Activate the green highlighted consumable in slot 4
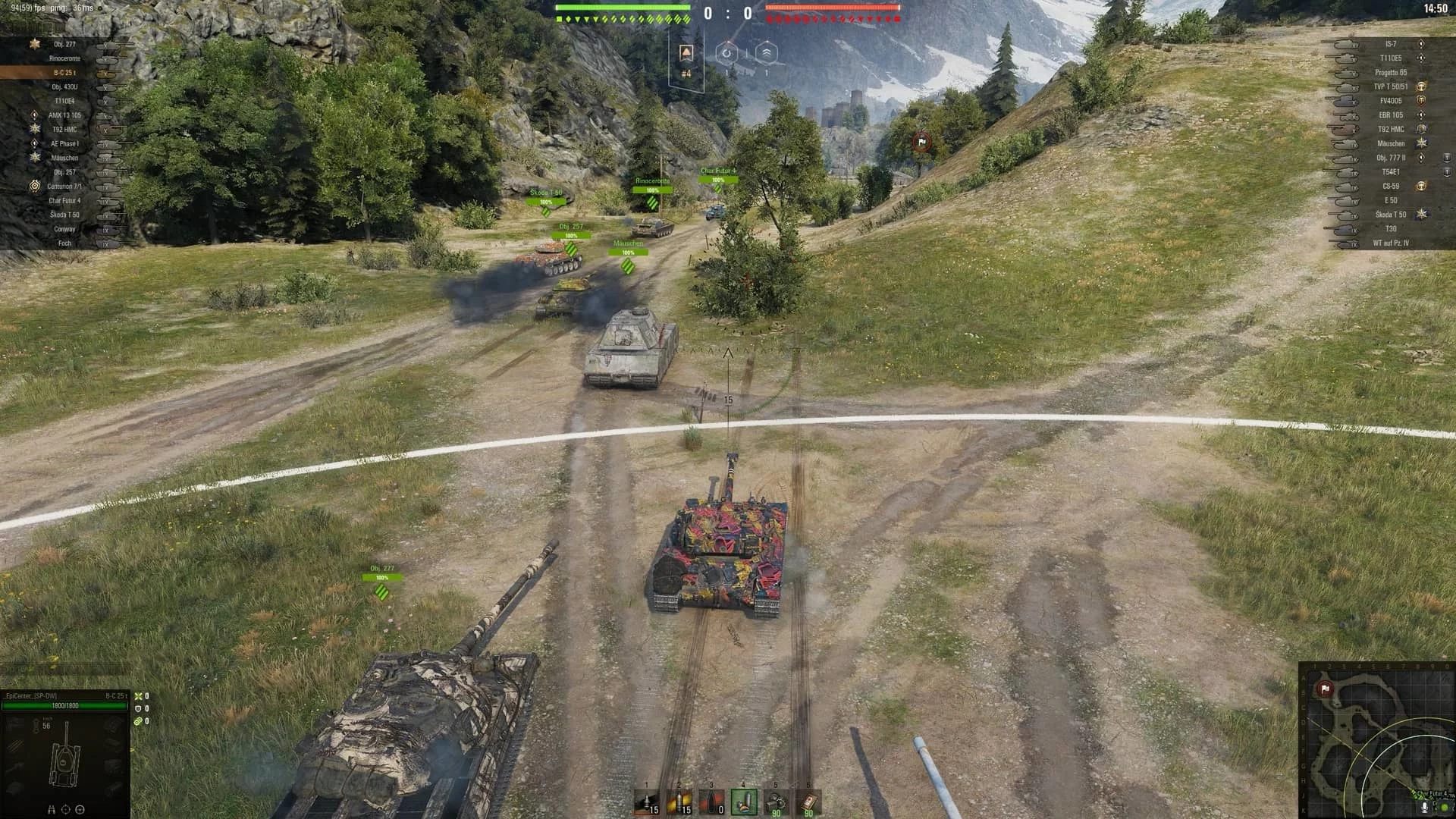The width and height of the screenshot is (1456, 819). [744, 802]
